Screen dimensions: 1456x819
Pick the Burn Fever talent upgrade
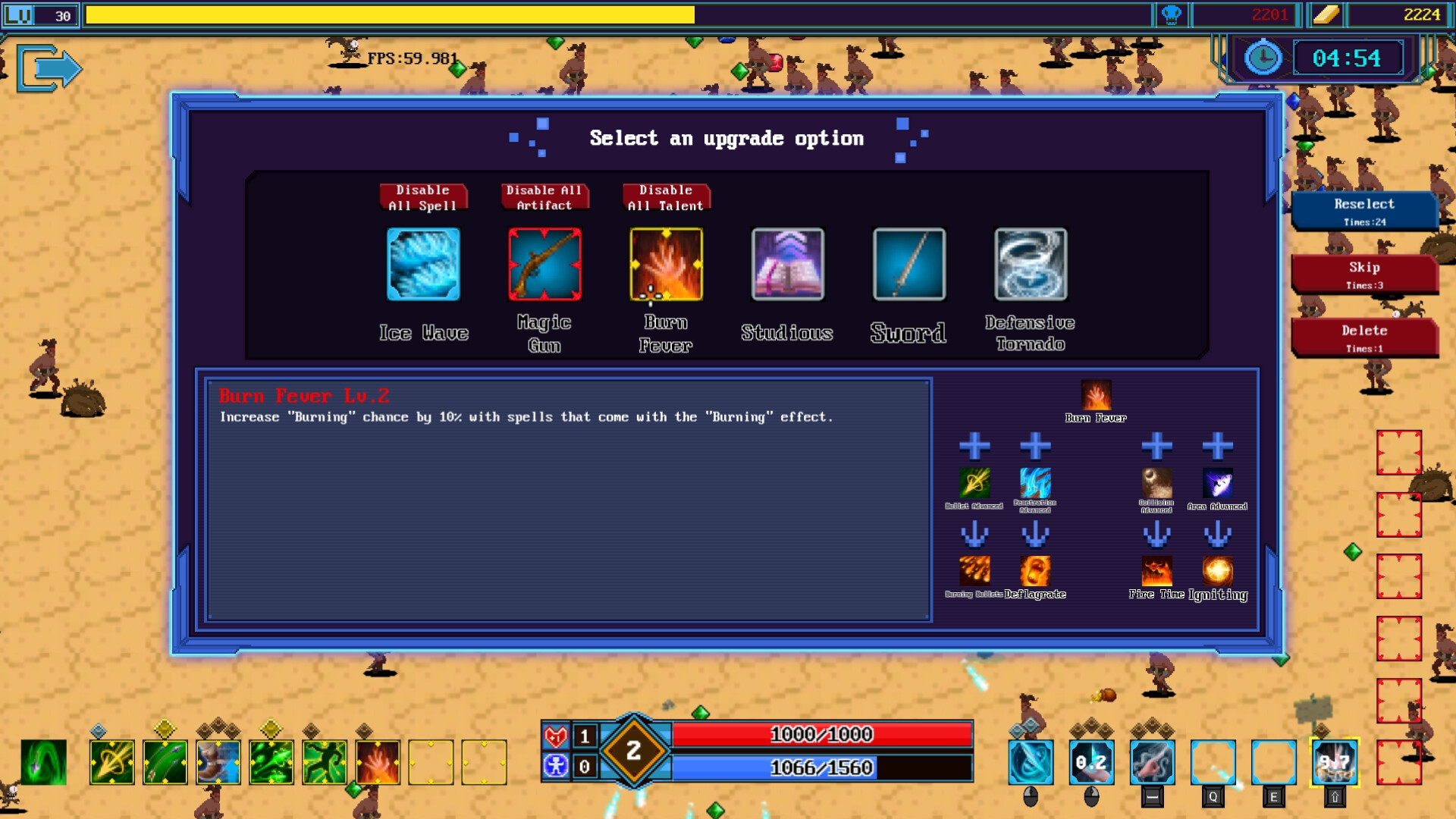tap(666, 265)
